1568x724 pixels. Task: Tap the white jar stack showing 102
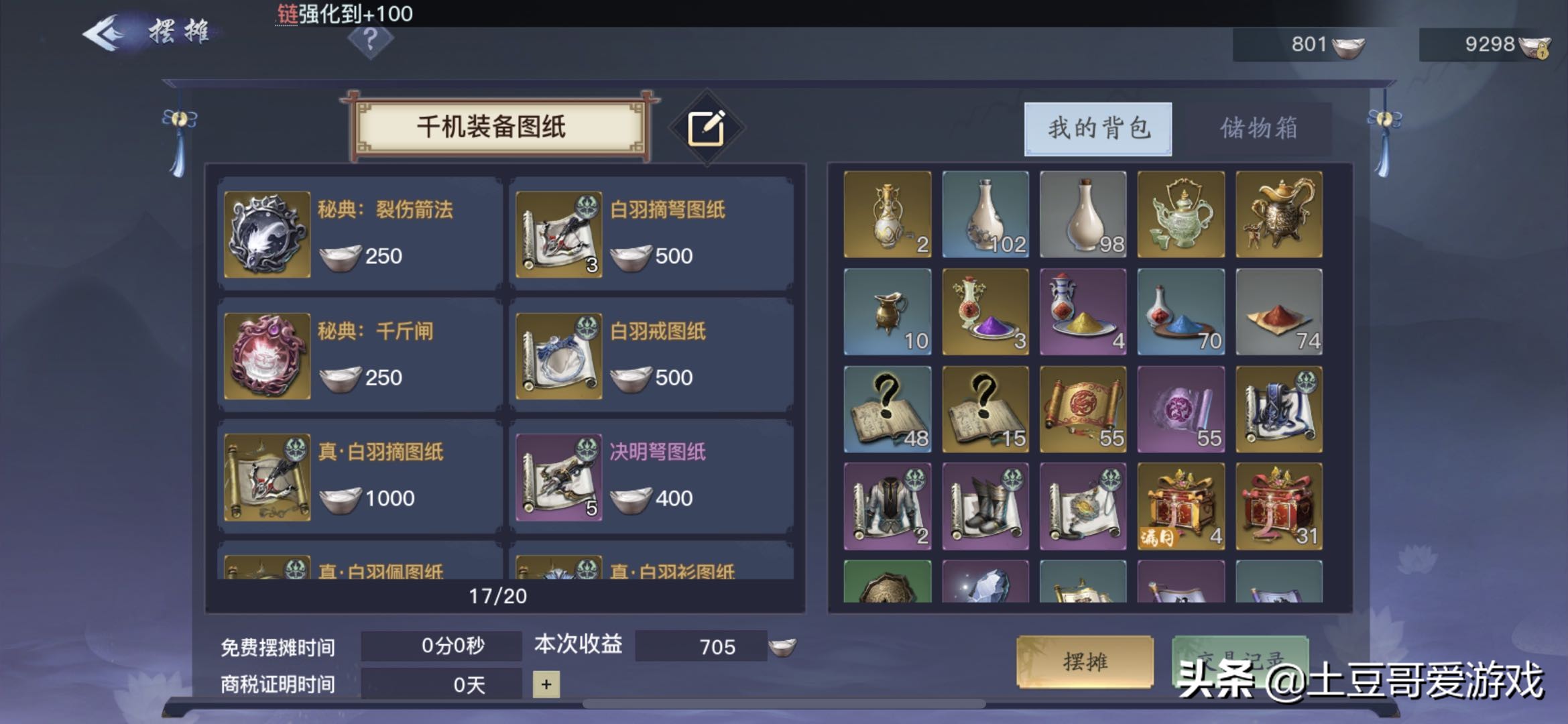(984, 215)
